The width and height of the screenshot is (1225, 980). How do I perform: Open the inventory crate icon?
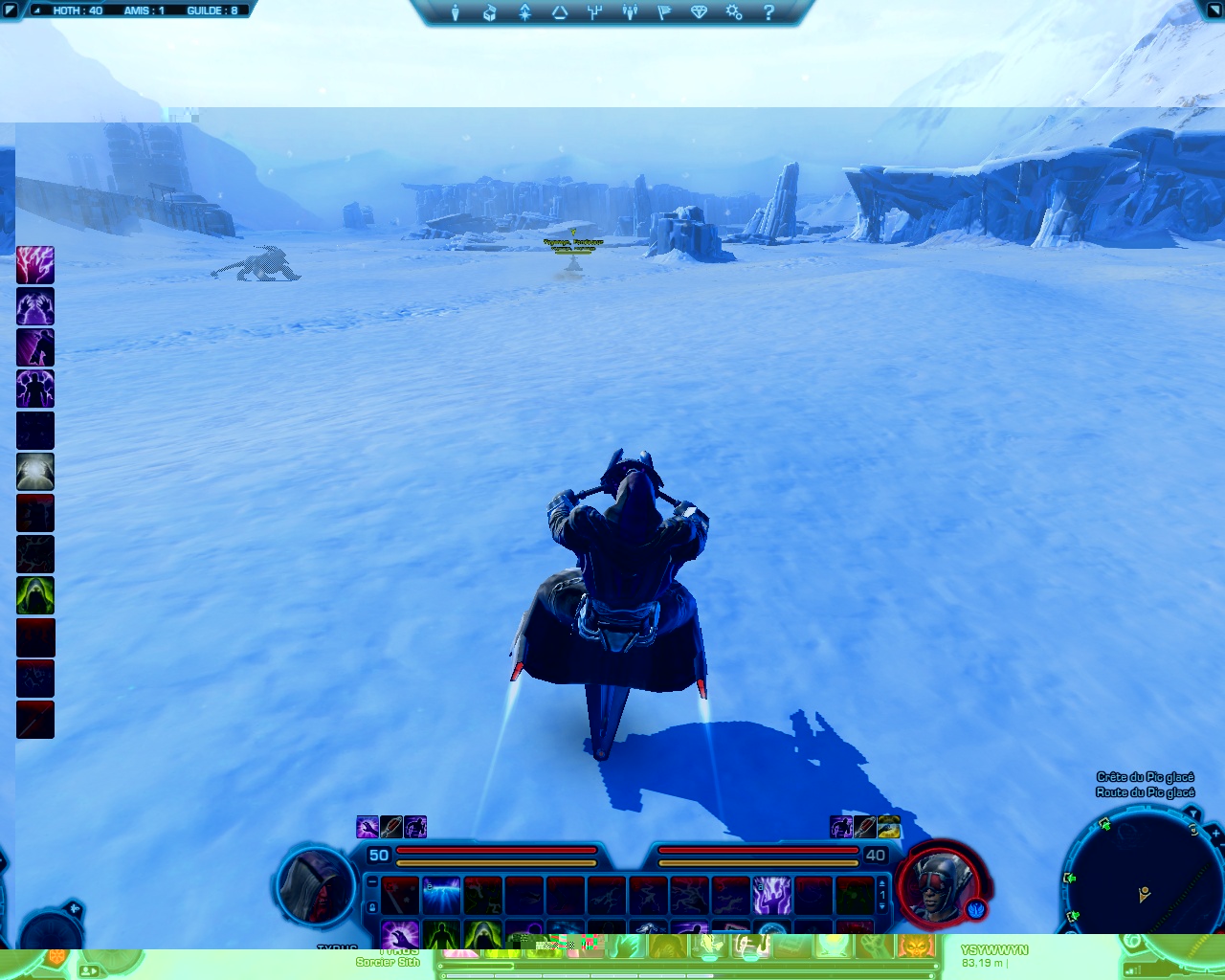coord(490,12)
